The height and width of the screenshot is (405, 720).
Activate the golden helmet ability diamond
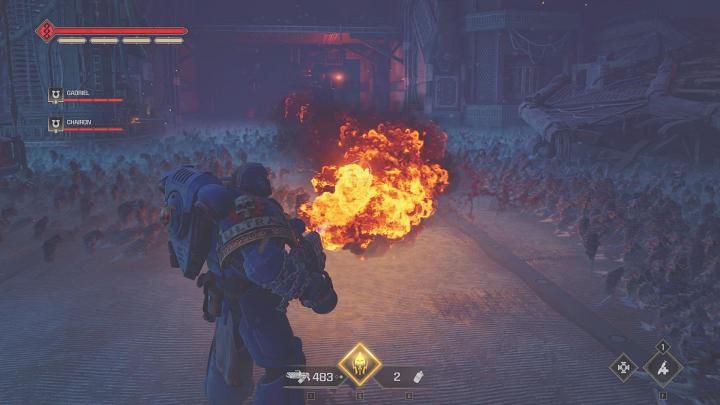(360, 366)
